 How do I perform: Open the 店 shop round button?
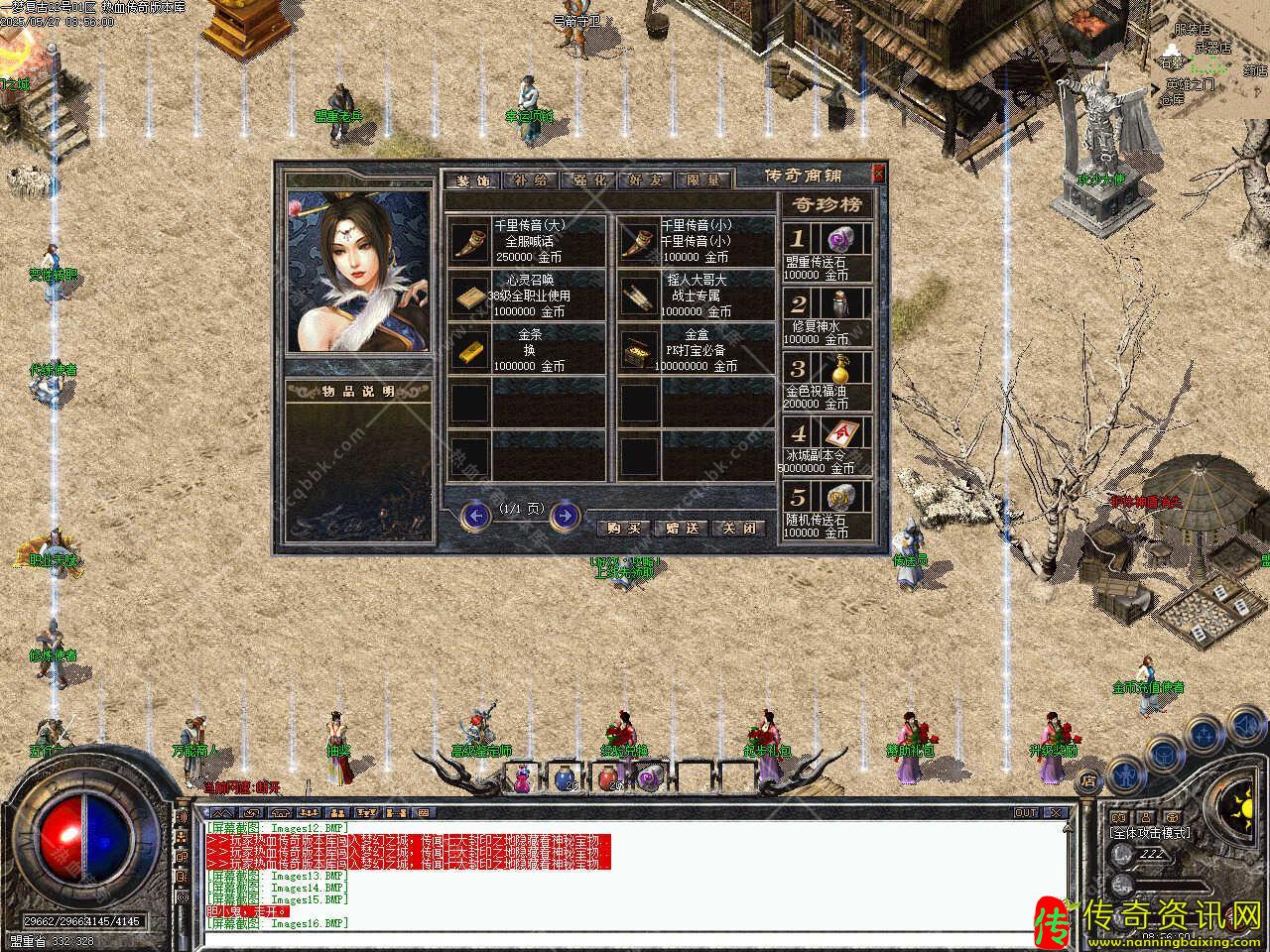click(x=1089, y=779)
